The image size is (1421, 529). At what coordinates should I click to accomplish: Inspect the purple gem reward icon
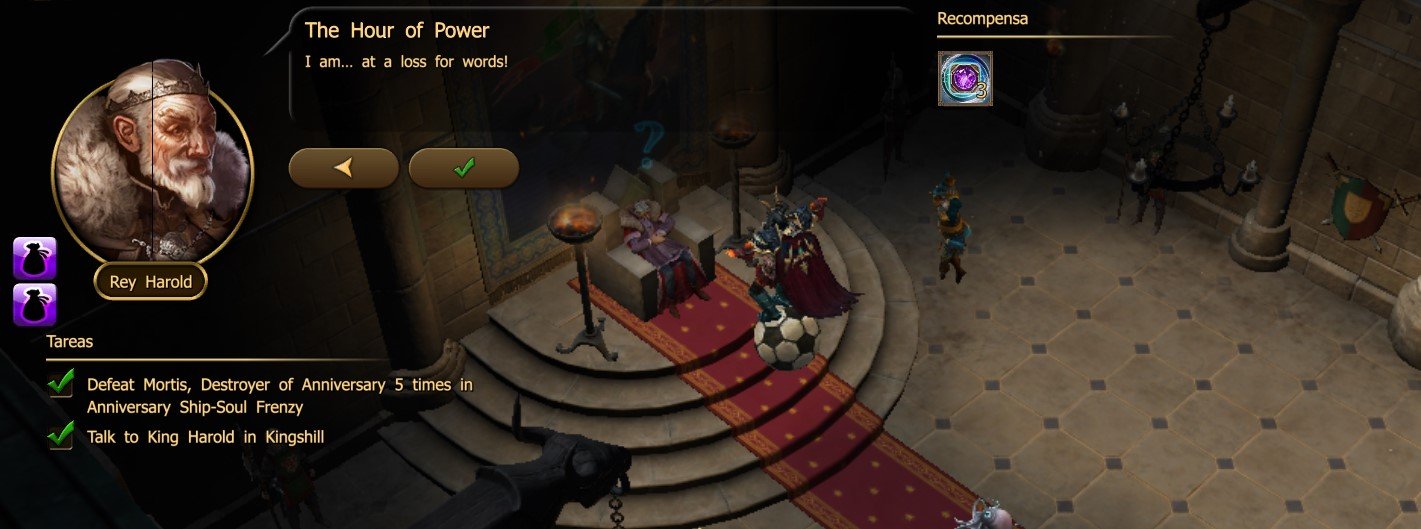(964, 78)
